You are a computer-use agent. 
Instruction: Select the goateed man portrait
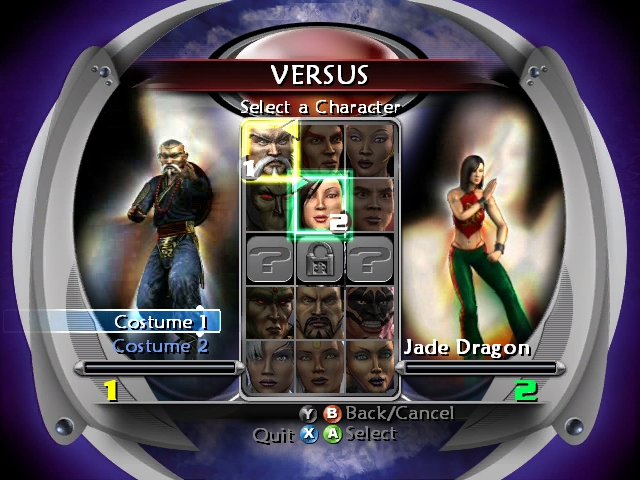pyautogui.click(x=320, y=312)
